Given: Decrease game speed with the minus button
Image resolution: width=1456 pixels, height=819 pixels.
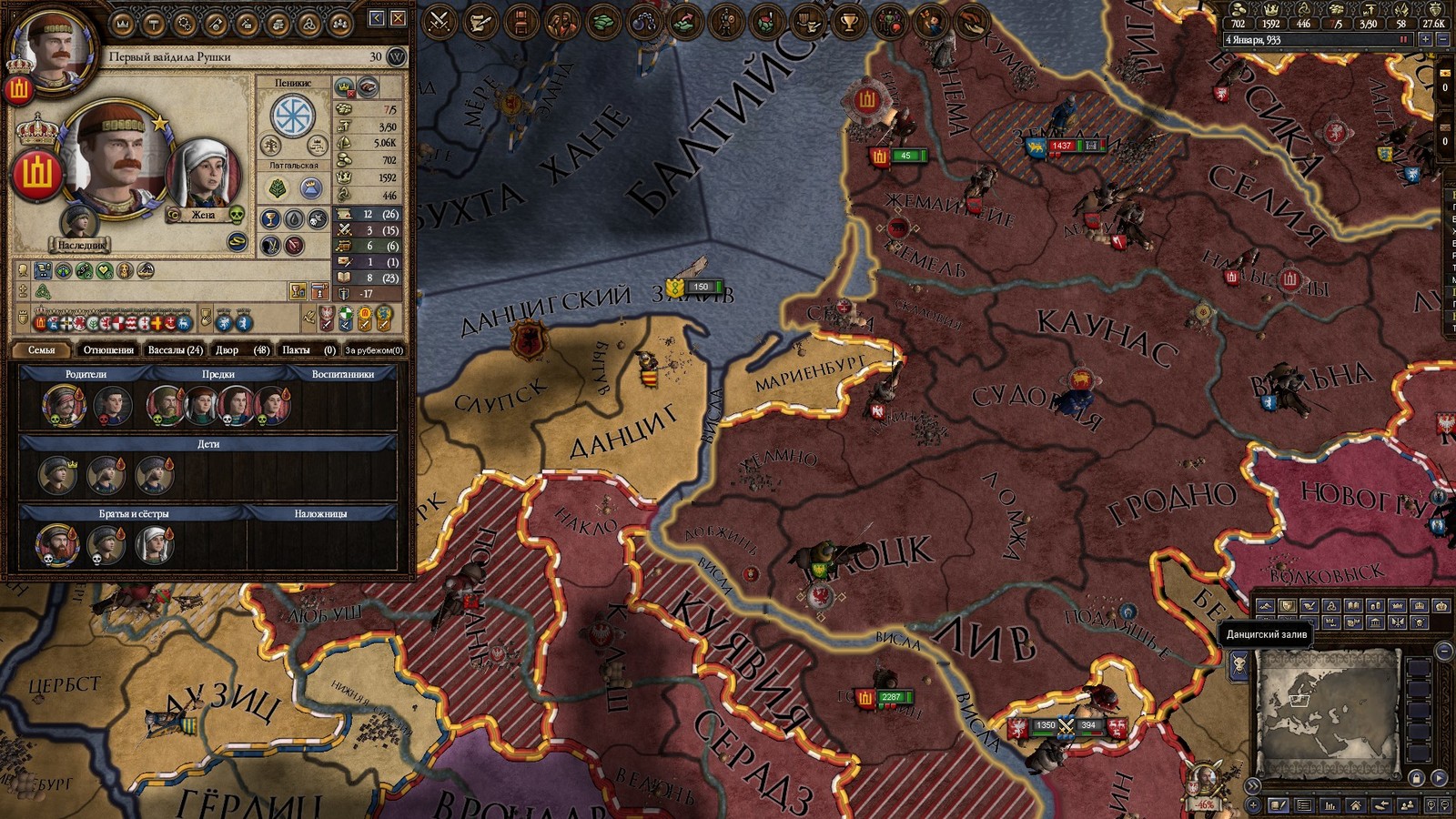Looking at the screenshot, I should click(x=1442, y=40).
